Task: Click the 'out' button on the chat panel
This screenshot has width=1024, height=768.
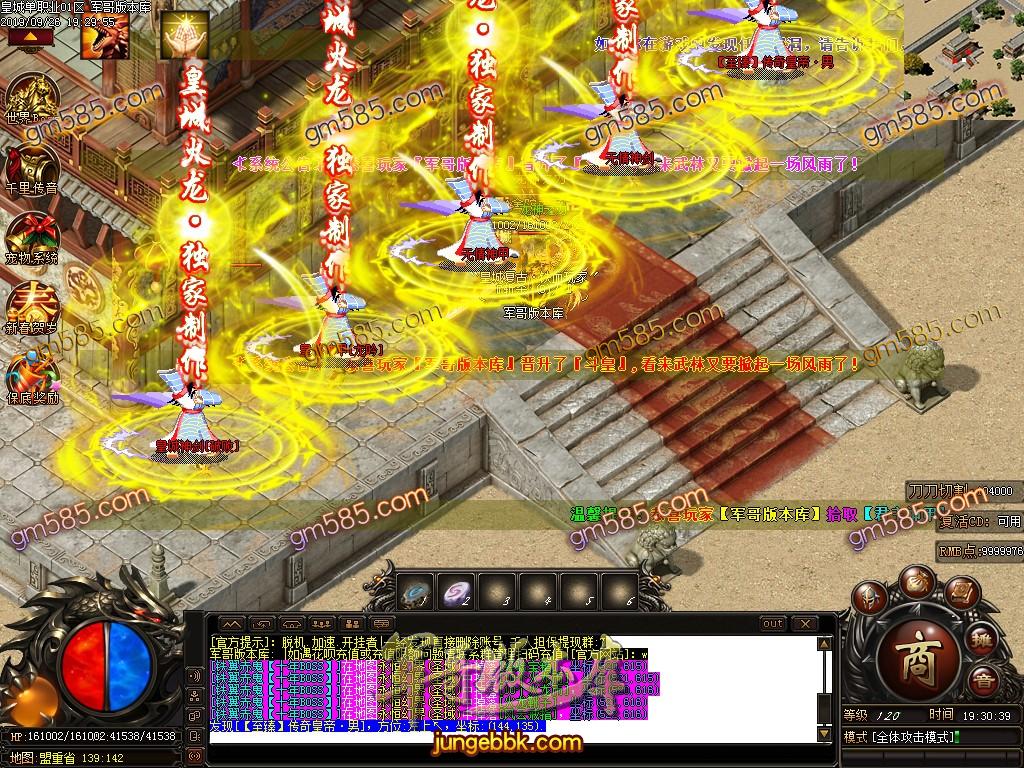Action: [773, 624]
